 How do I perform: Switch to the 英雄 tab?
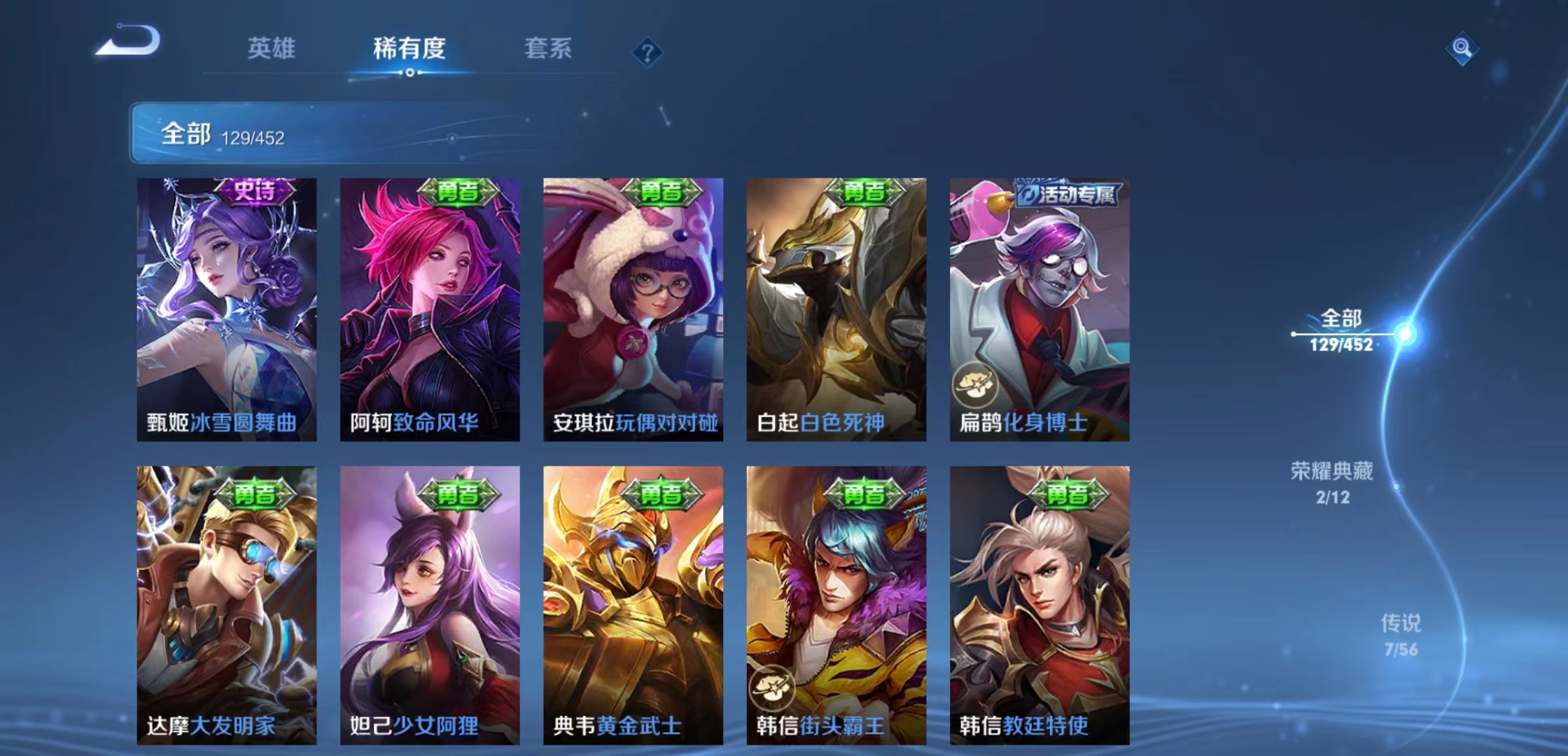272,49
